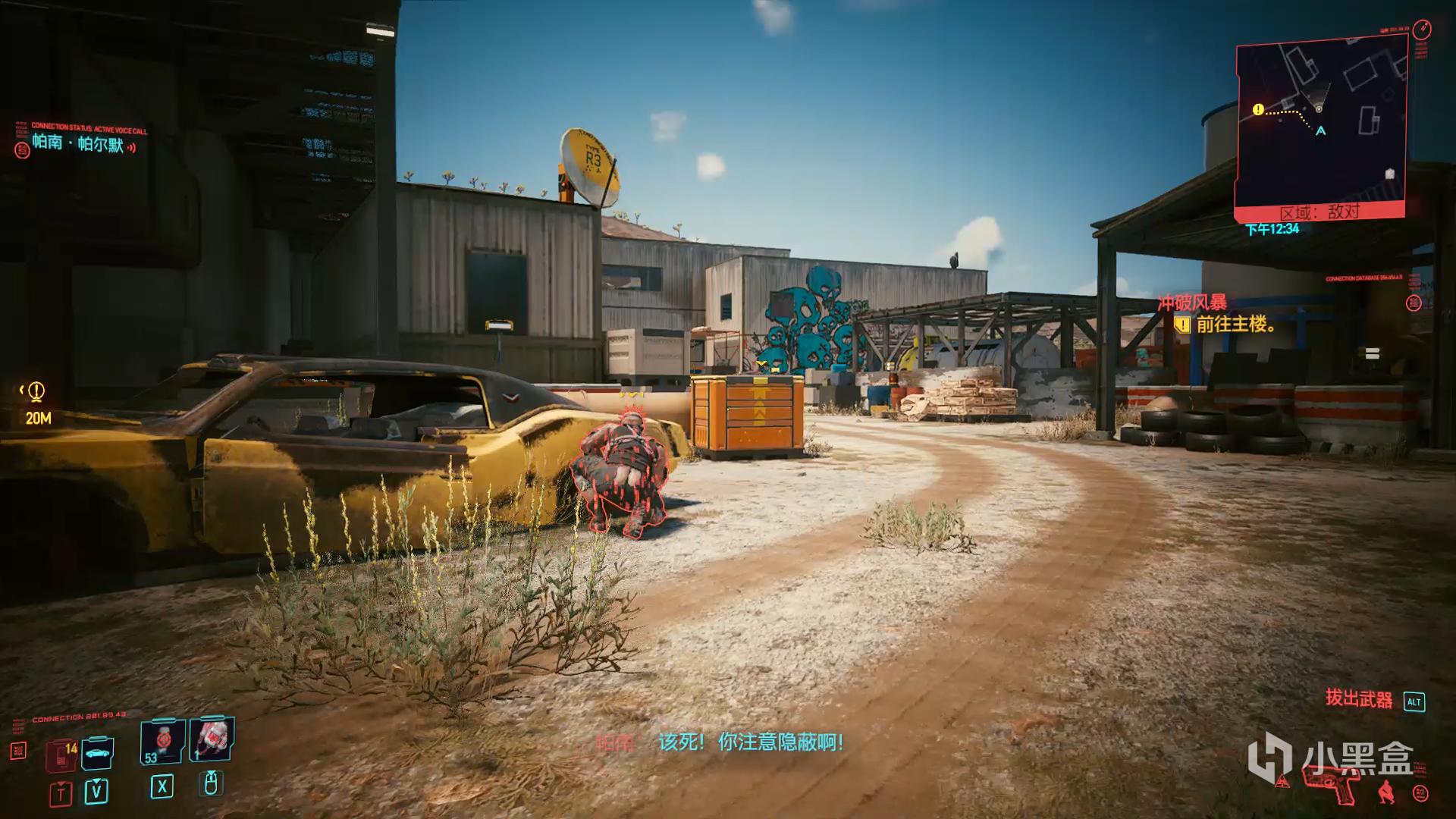Call your vehicle with the car icon
Viewport: 1456px width, 819px height.
(x=97, y=752)
